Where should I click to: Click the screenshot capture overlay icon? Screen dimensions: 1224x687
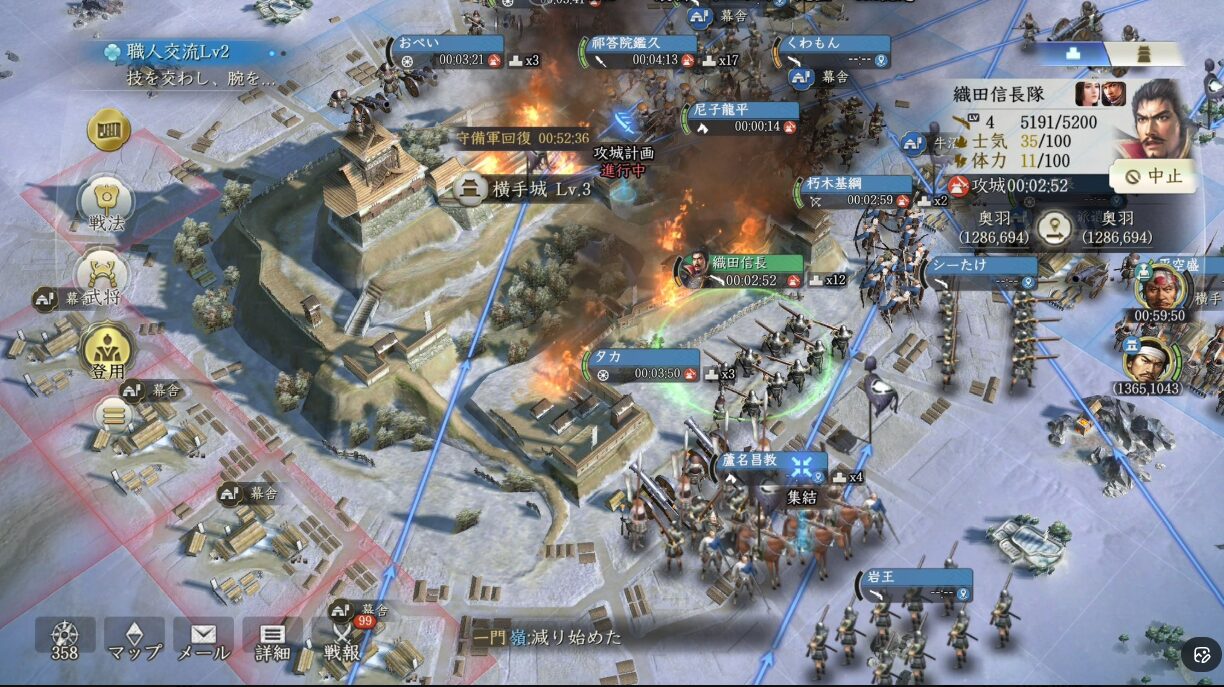tap(1201, 655)
